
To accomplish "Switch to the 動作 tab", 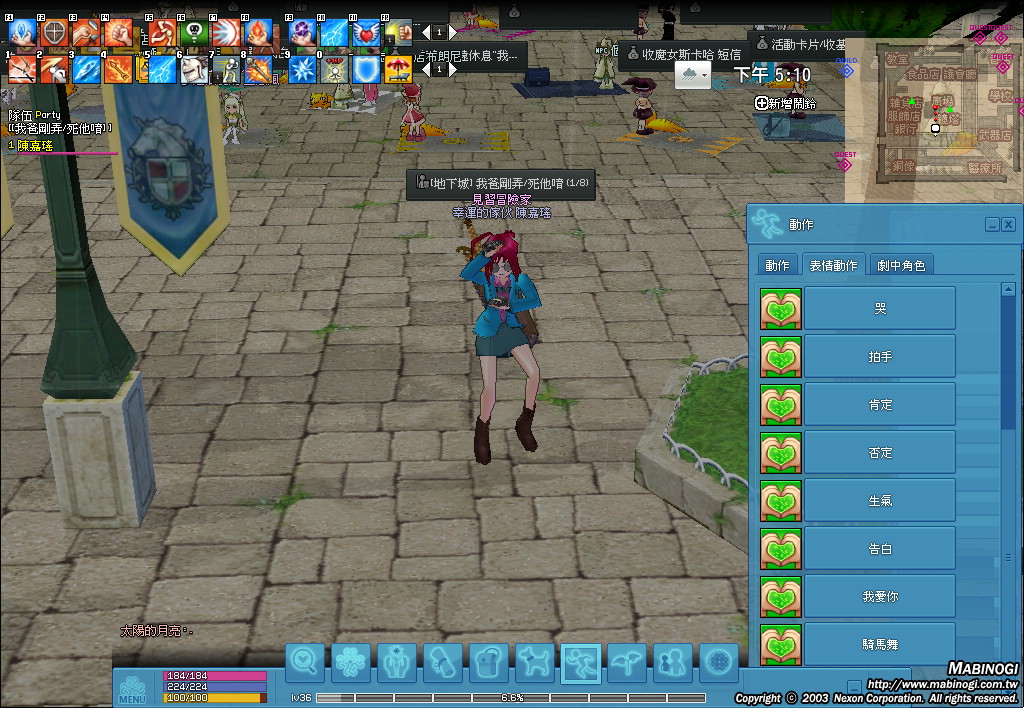I will click(x=777, y=265).
